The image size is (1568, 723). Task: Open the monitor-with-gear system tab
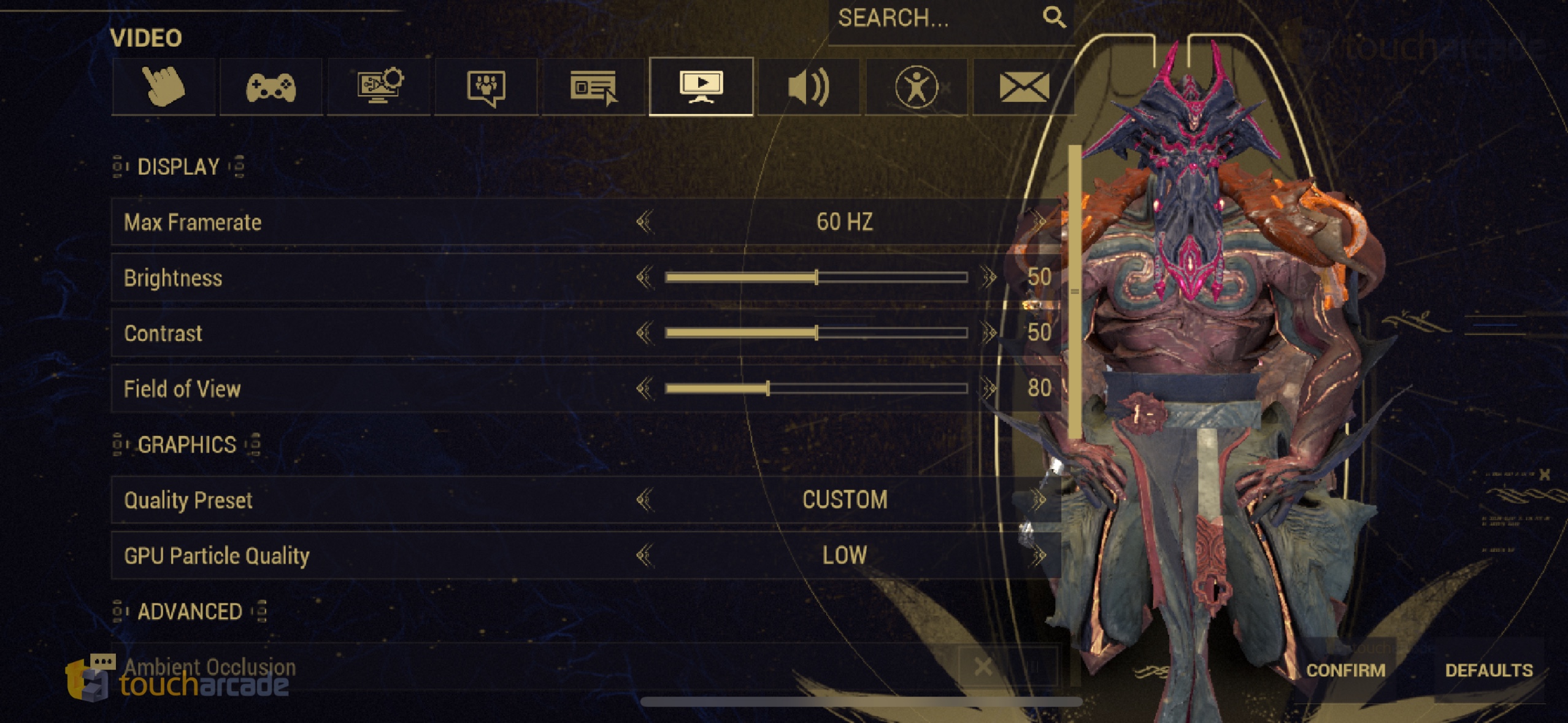[x=379, y=86]
